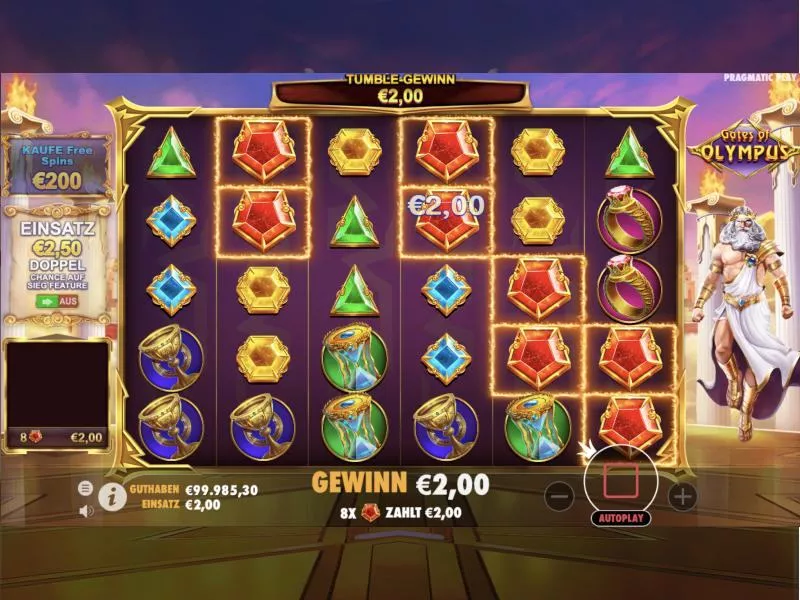Open the hamburger settings menu

[x=86, y=487]
